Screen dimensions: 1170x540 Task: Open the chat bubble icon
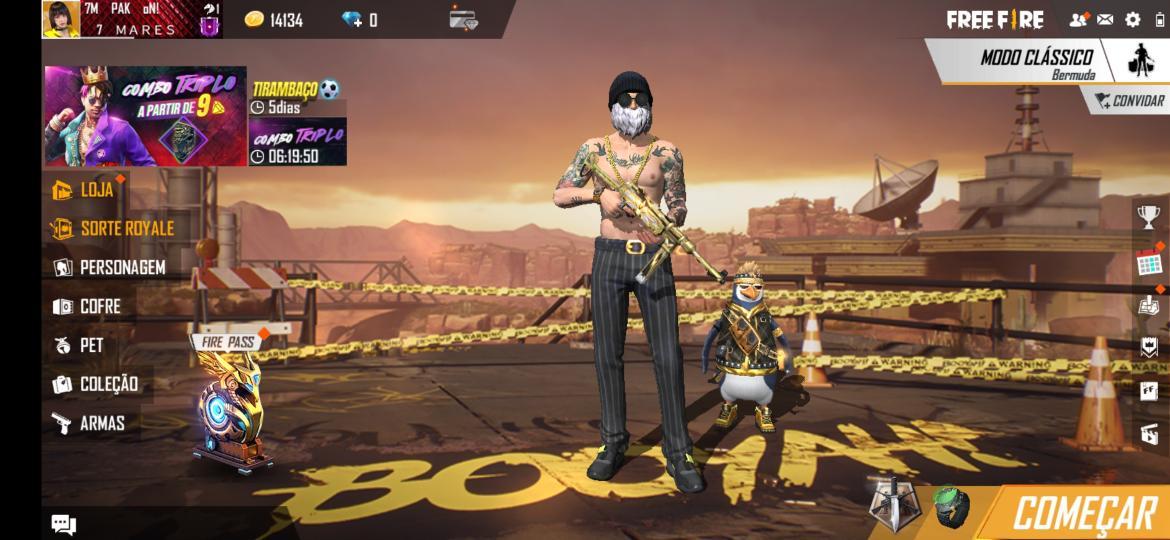coord(63,524)
